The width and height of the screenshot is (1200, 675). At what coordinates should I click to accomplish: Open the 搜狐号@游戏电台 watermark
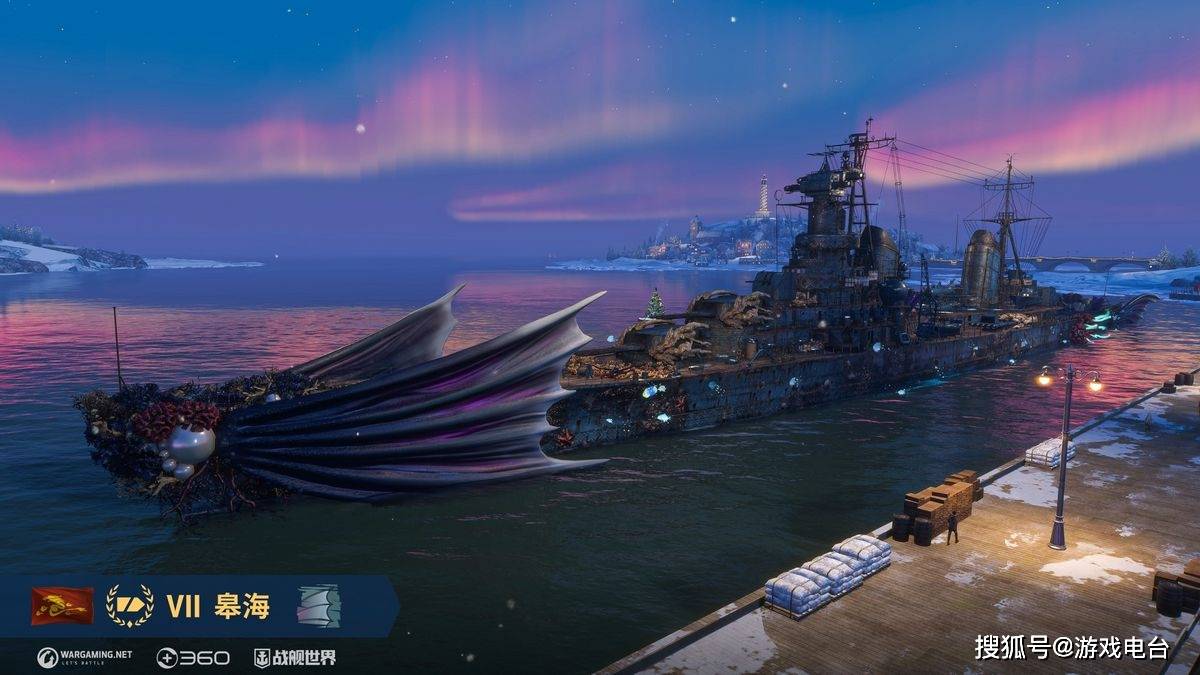pos(1071,647)
